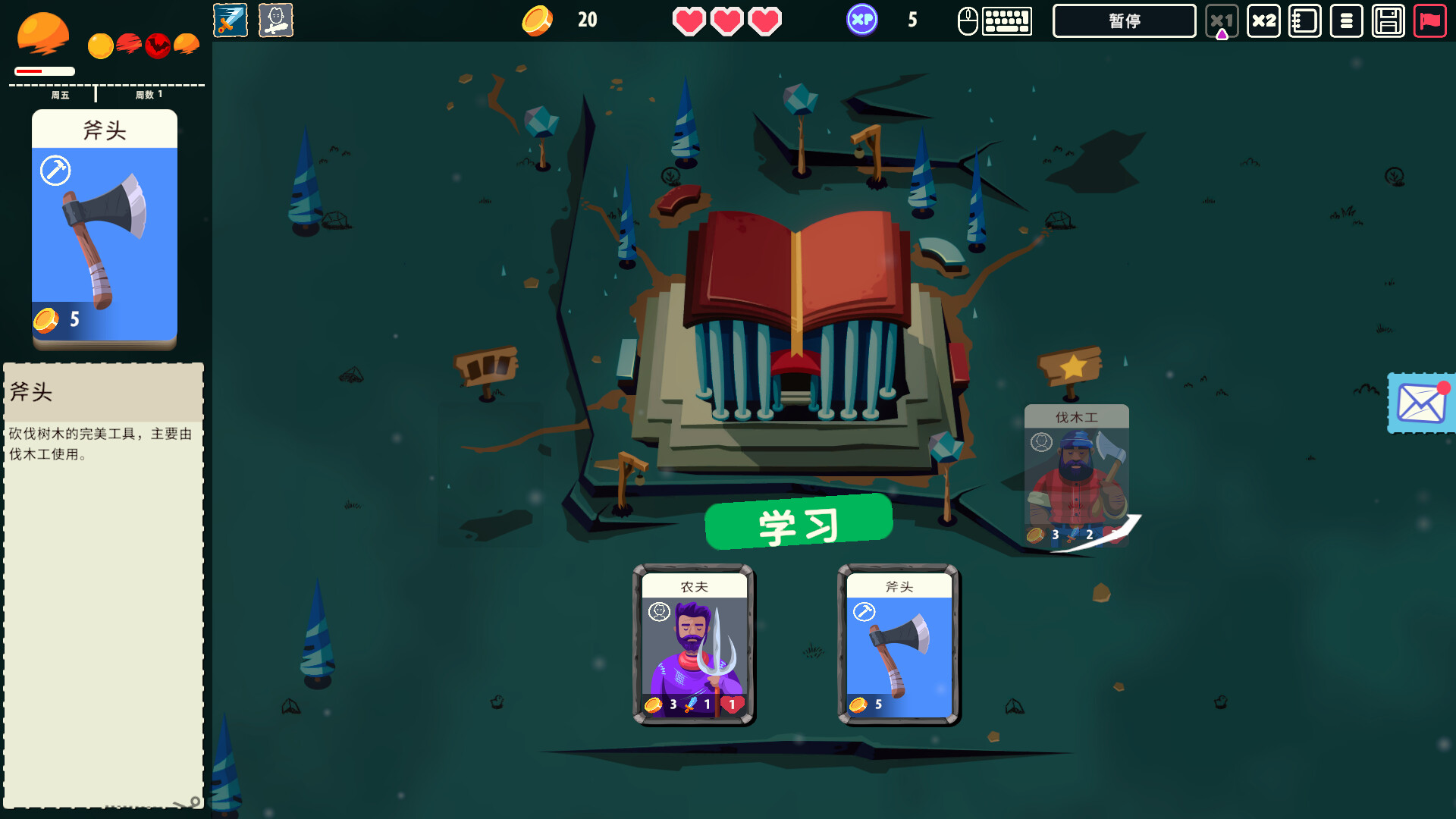Viewport: 1456px width, 819px height.
Task: Click the large 斧头 axe card preview
Action: 105,229
